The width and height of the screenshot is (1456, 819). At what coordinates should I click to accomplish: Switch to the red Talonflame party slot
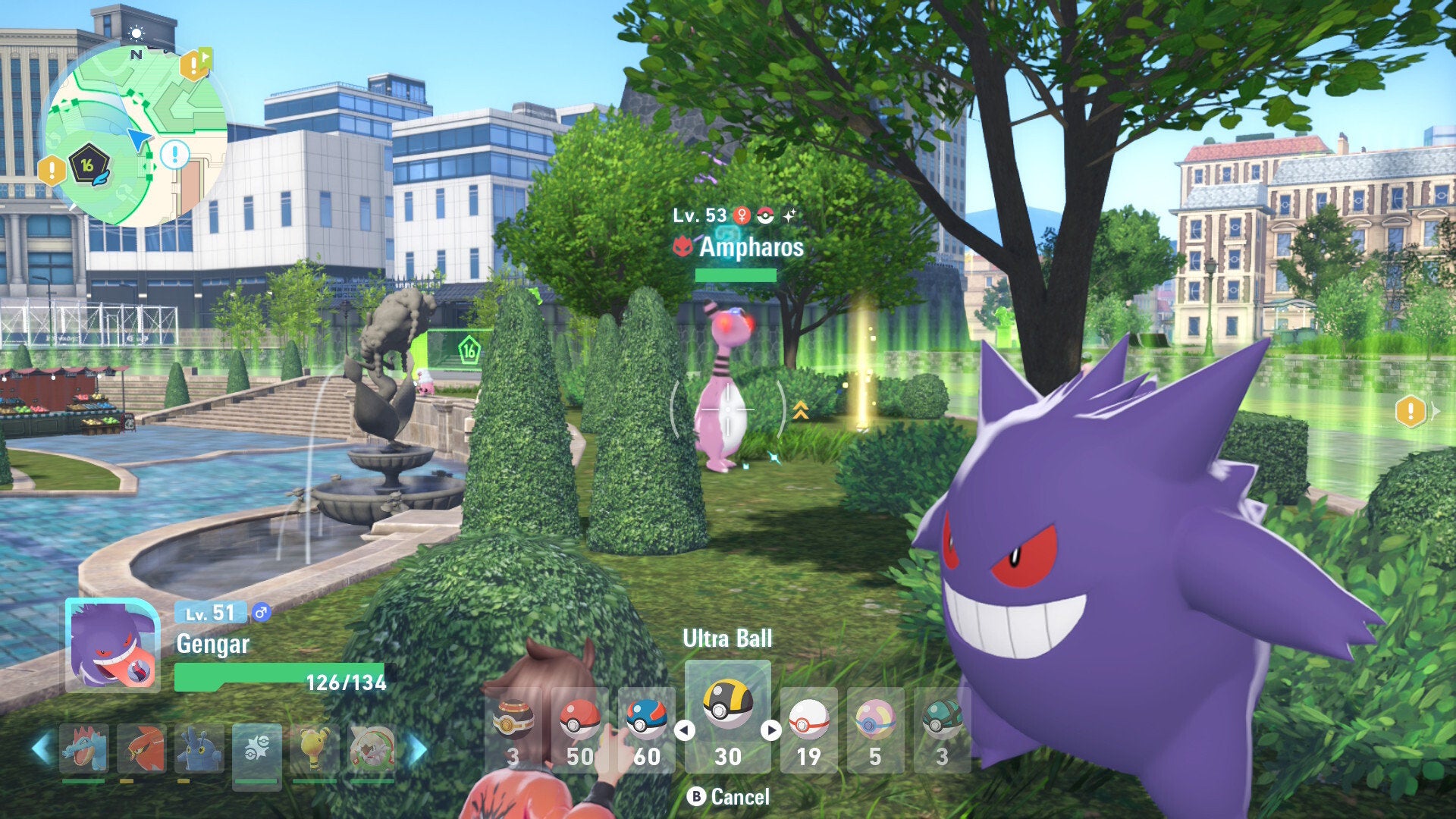[x=142, y=749]
